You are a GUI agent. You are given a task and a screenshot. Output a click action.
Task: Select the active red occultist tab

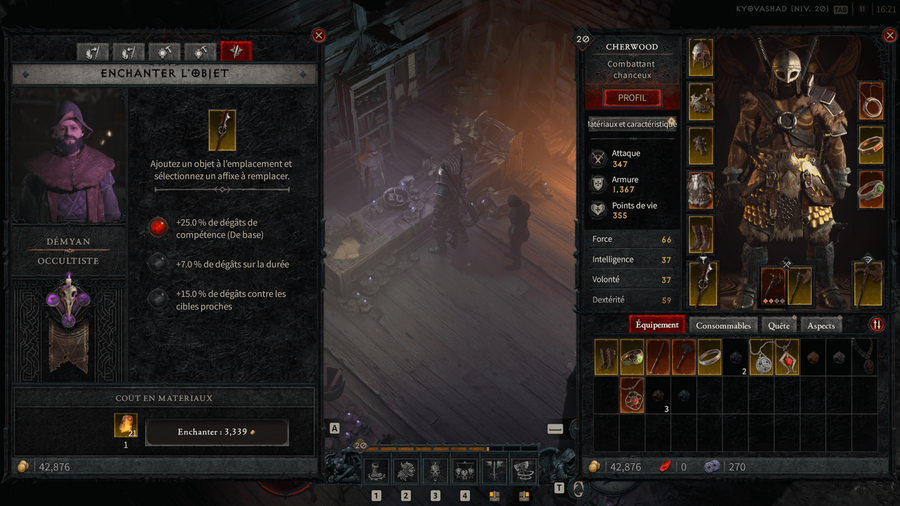(x=236, y=51)
